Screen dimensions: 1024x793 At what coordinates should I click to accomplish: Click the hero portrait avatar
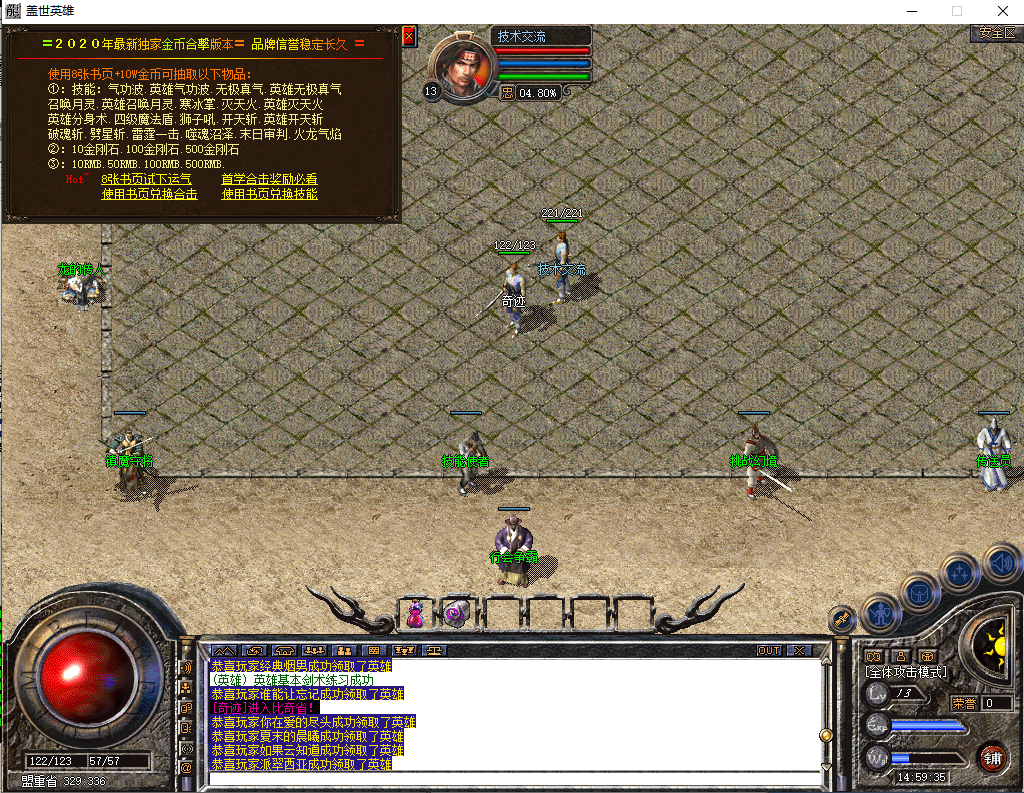point(463,68)
